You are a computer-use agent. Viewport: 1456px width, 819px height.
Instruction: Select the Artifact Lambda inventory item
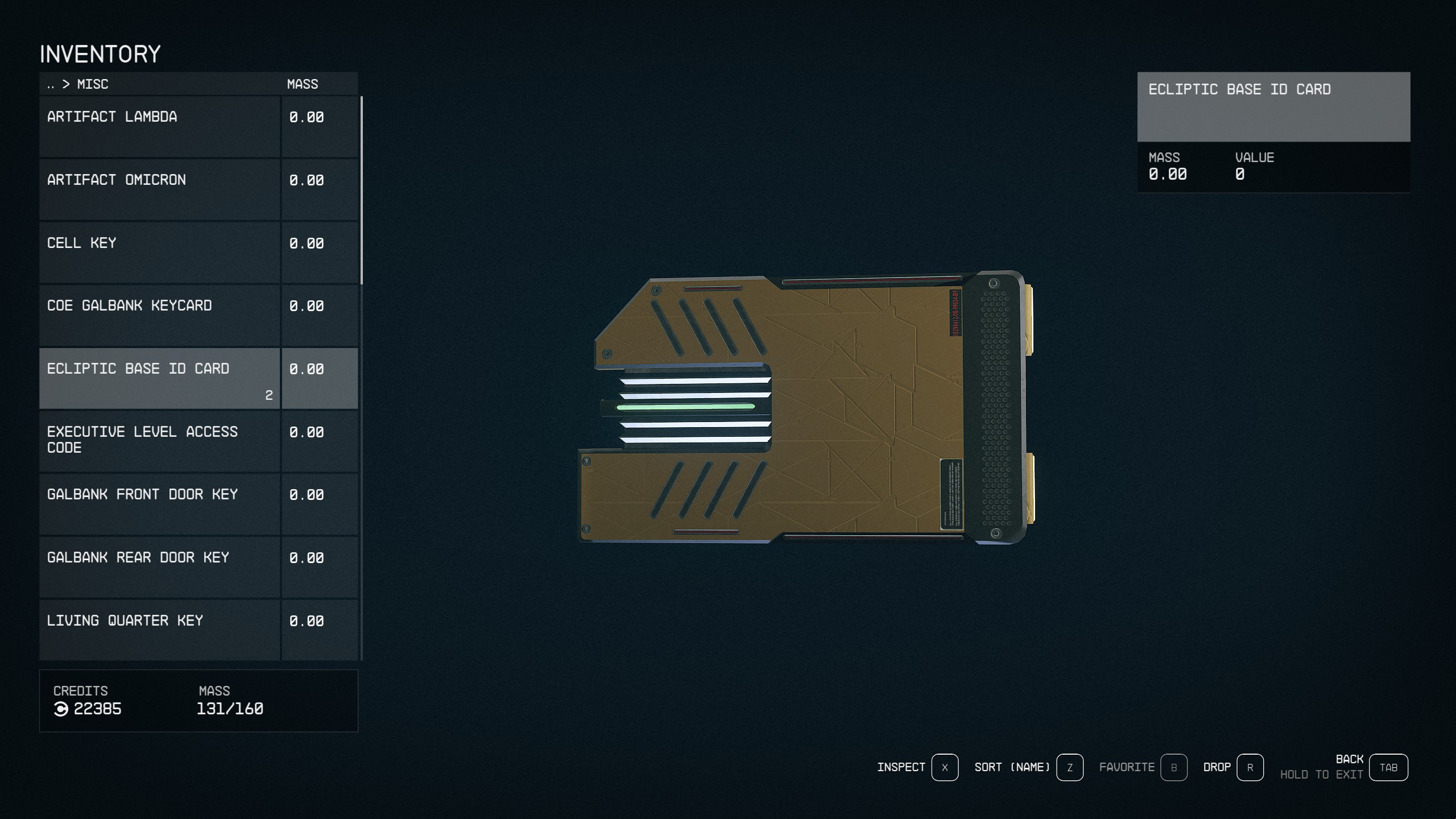click(x=159, y=125)
